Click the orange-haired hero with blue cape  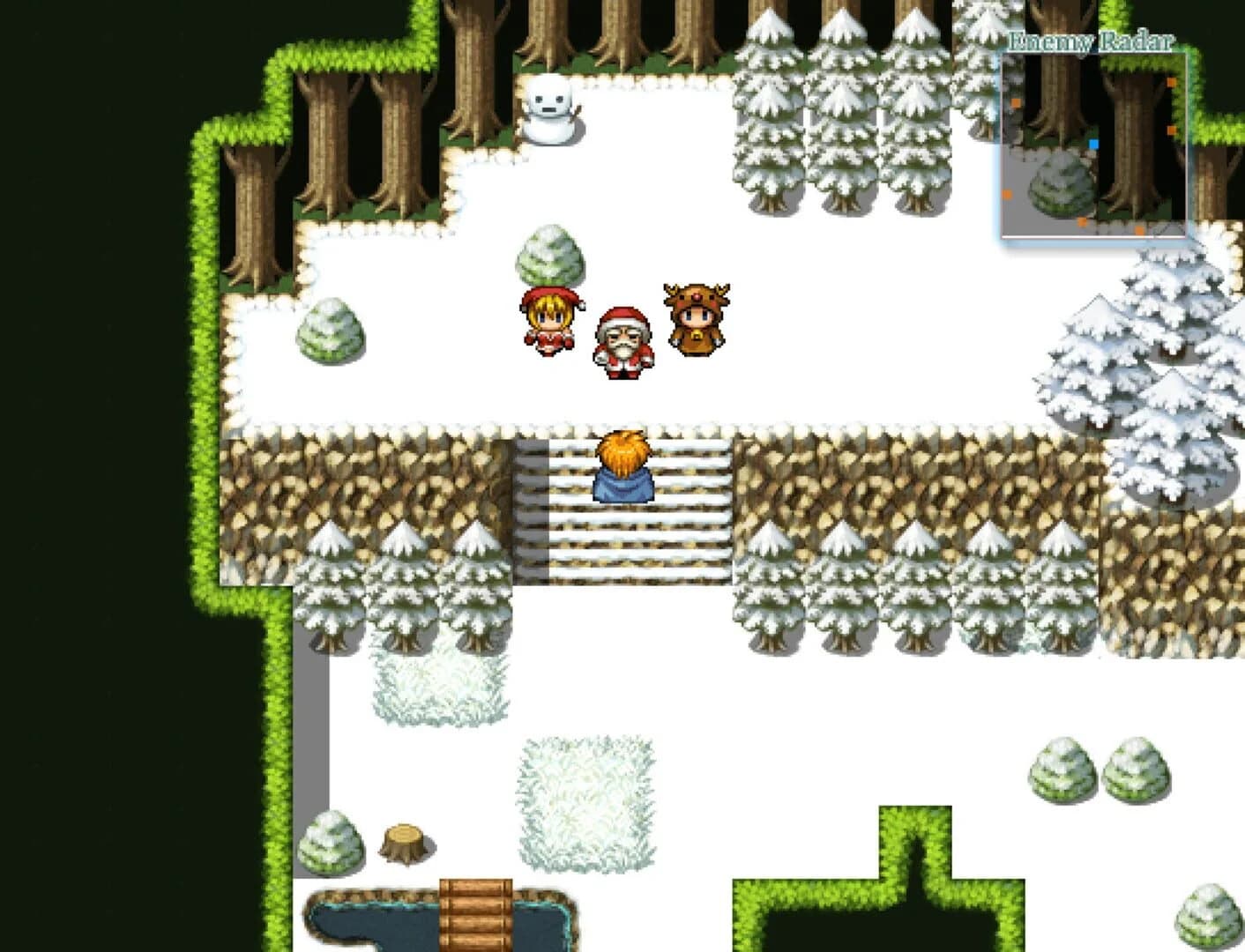pyautogui.click(x=624, y=467)
